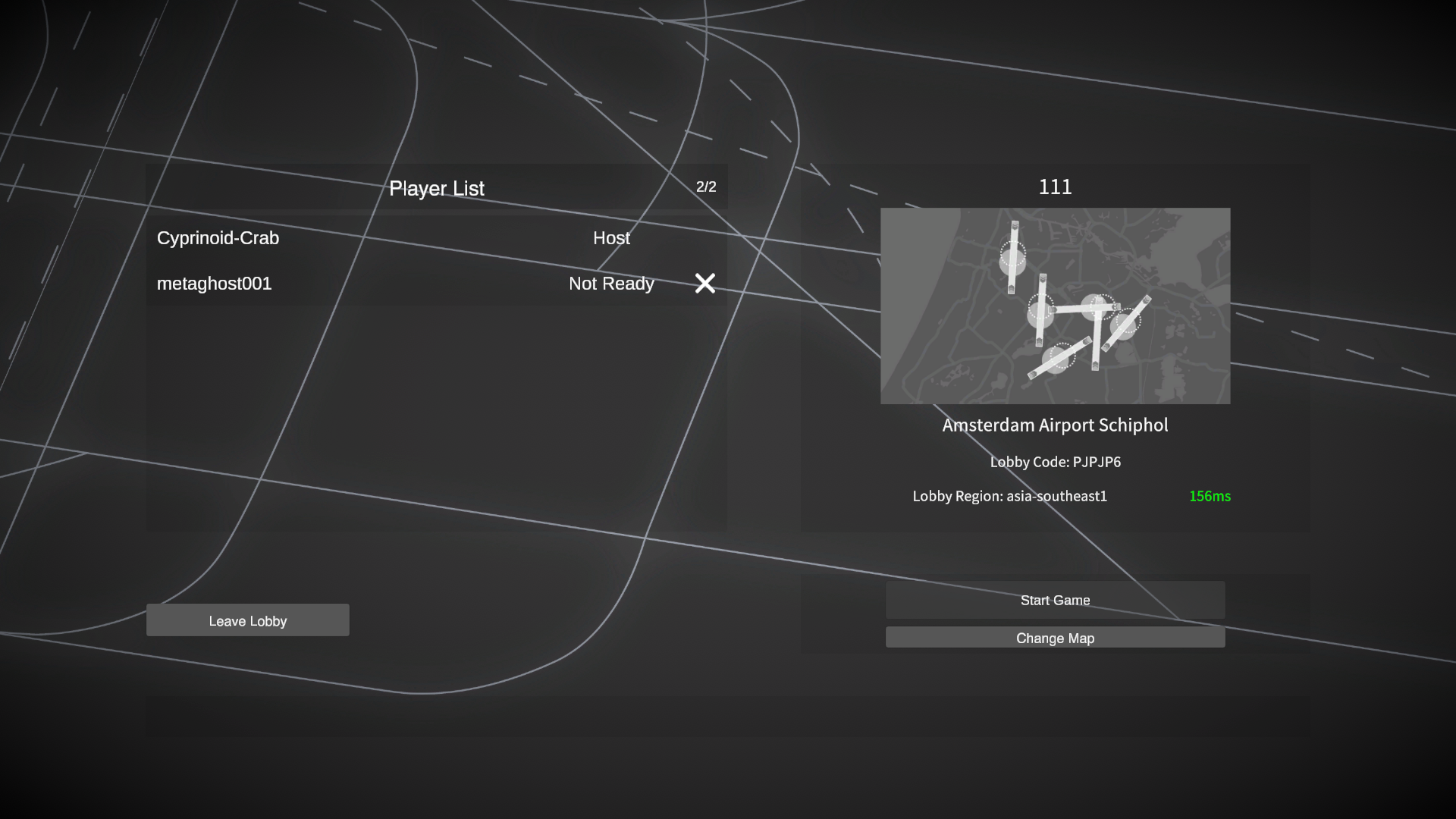This screenshot has height=819, width=1456.
Task: Expand the Lobby Region asia-southeast1 entry
Action: 1010,497
